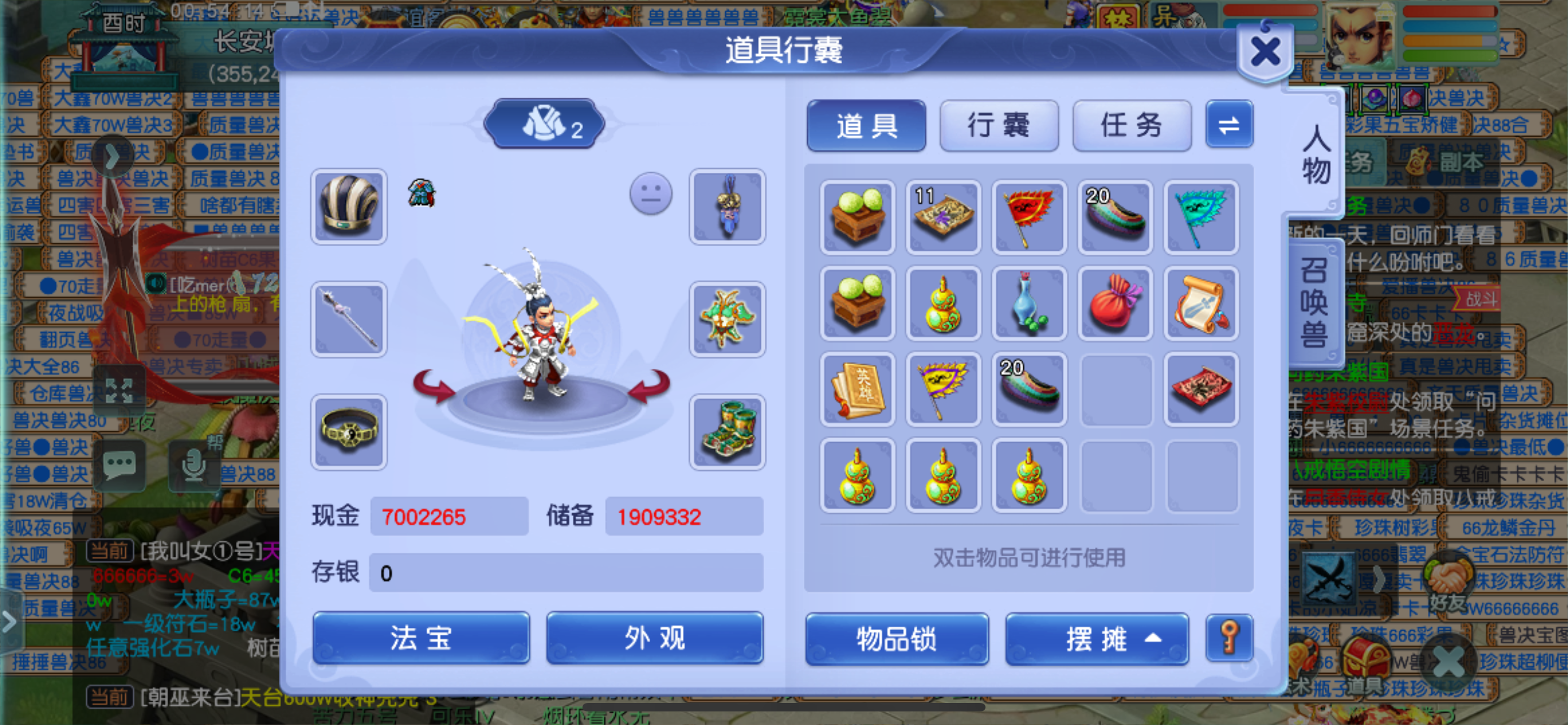Select the hero book item in inventory

pyautogui.click(x=857, y=390)
